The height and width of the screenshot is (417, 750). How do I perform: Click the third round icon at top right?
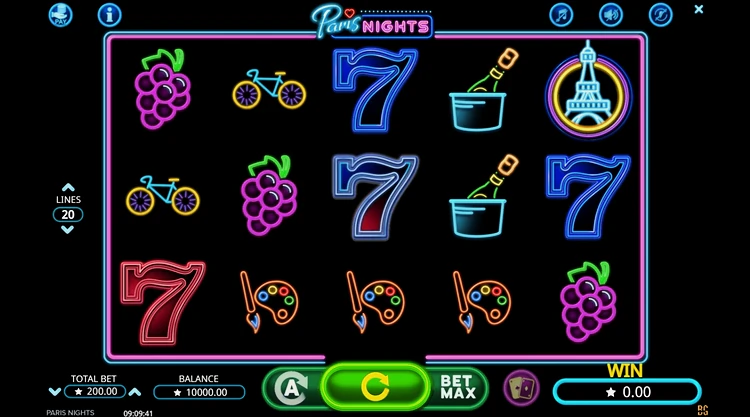(659, 14)
